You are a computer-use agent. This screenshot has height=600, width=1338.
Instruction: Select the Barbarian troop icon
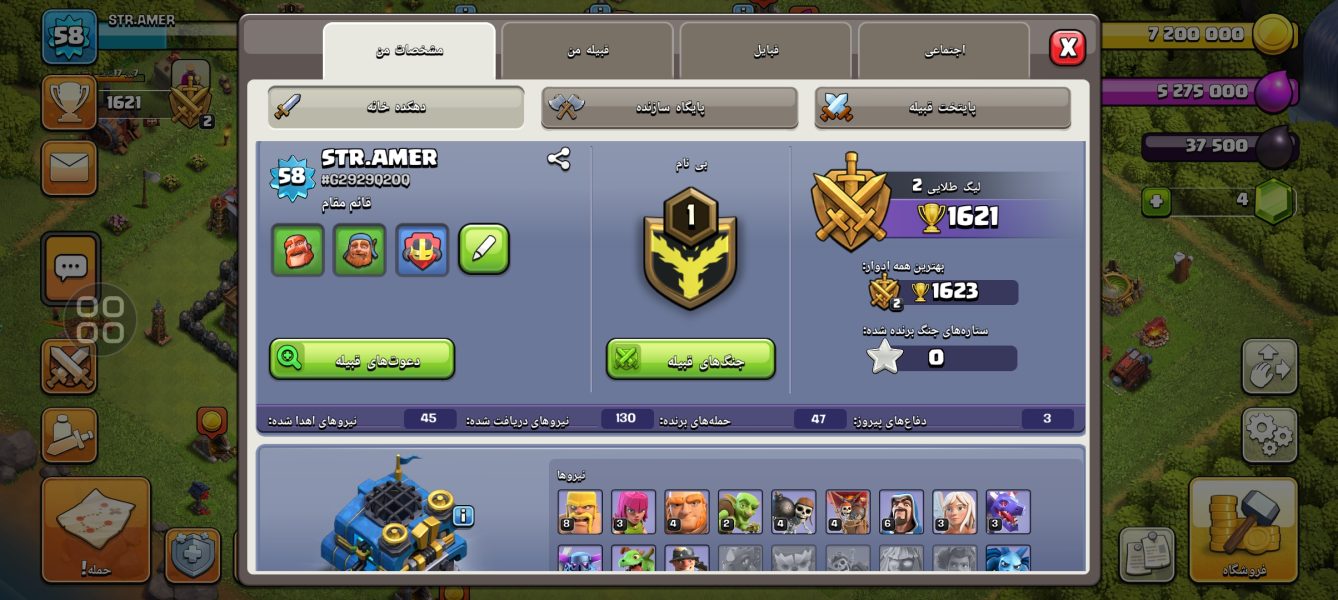(580, 512)
